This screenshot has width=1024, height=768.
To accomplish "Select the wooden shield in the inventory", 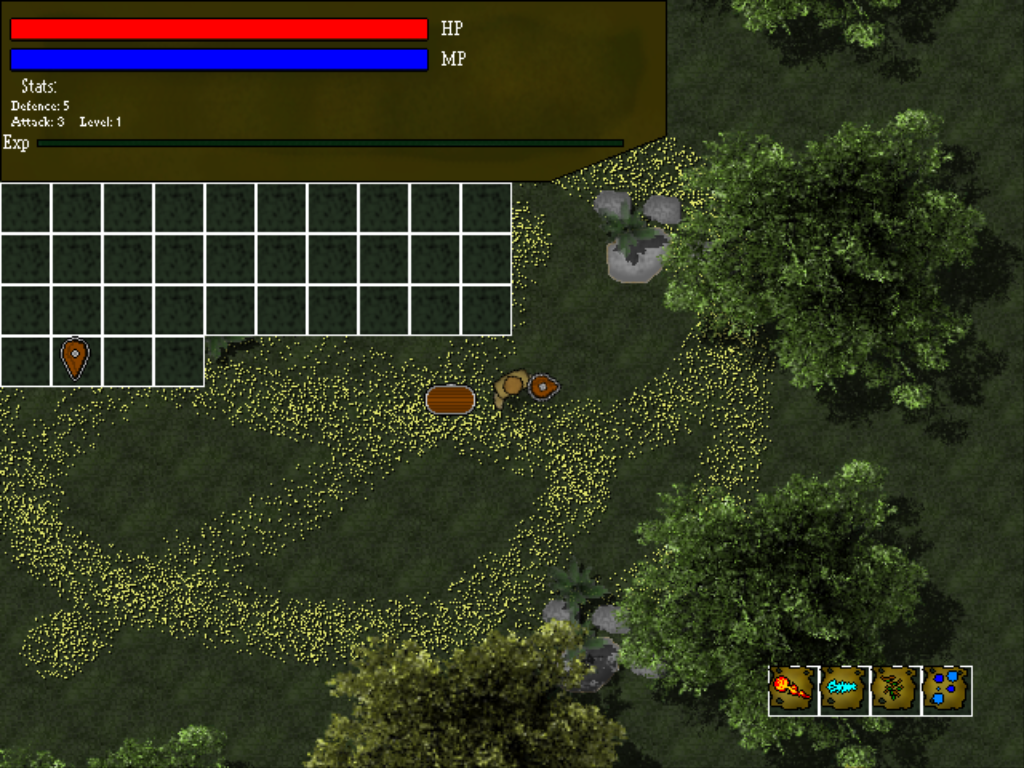I will (76, 360).
